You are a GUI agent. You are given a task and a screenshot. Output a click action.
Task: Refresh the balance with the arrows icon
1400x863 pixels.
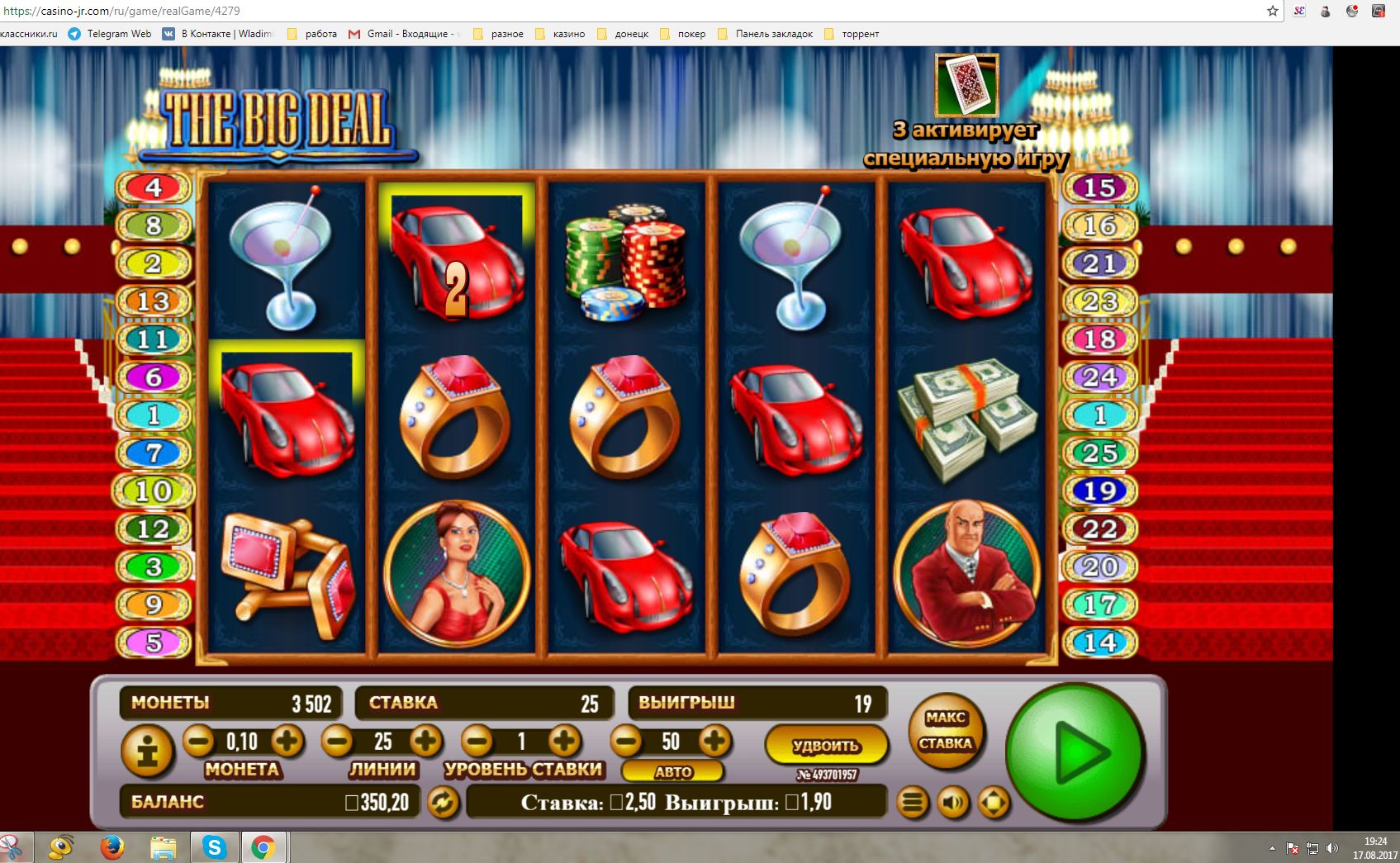(443, 802)
